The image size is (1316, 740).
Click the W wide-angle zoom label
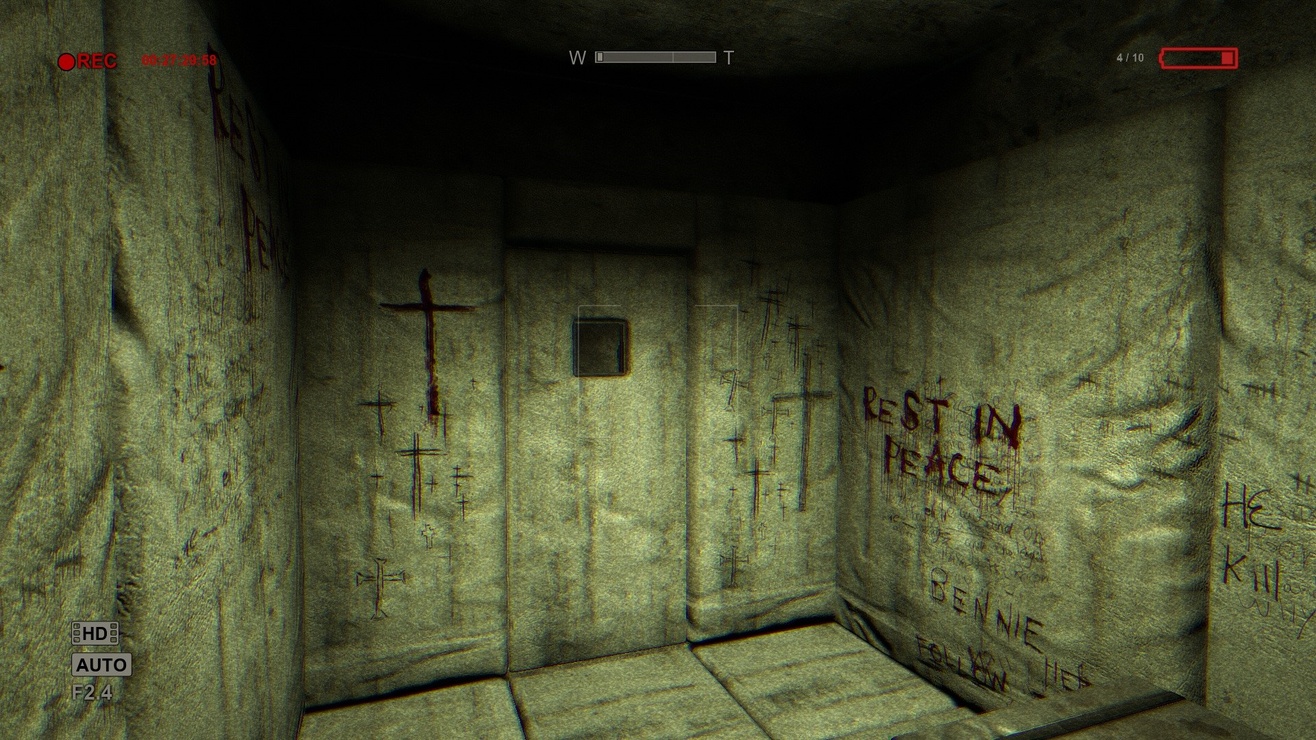(575, 57)
